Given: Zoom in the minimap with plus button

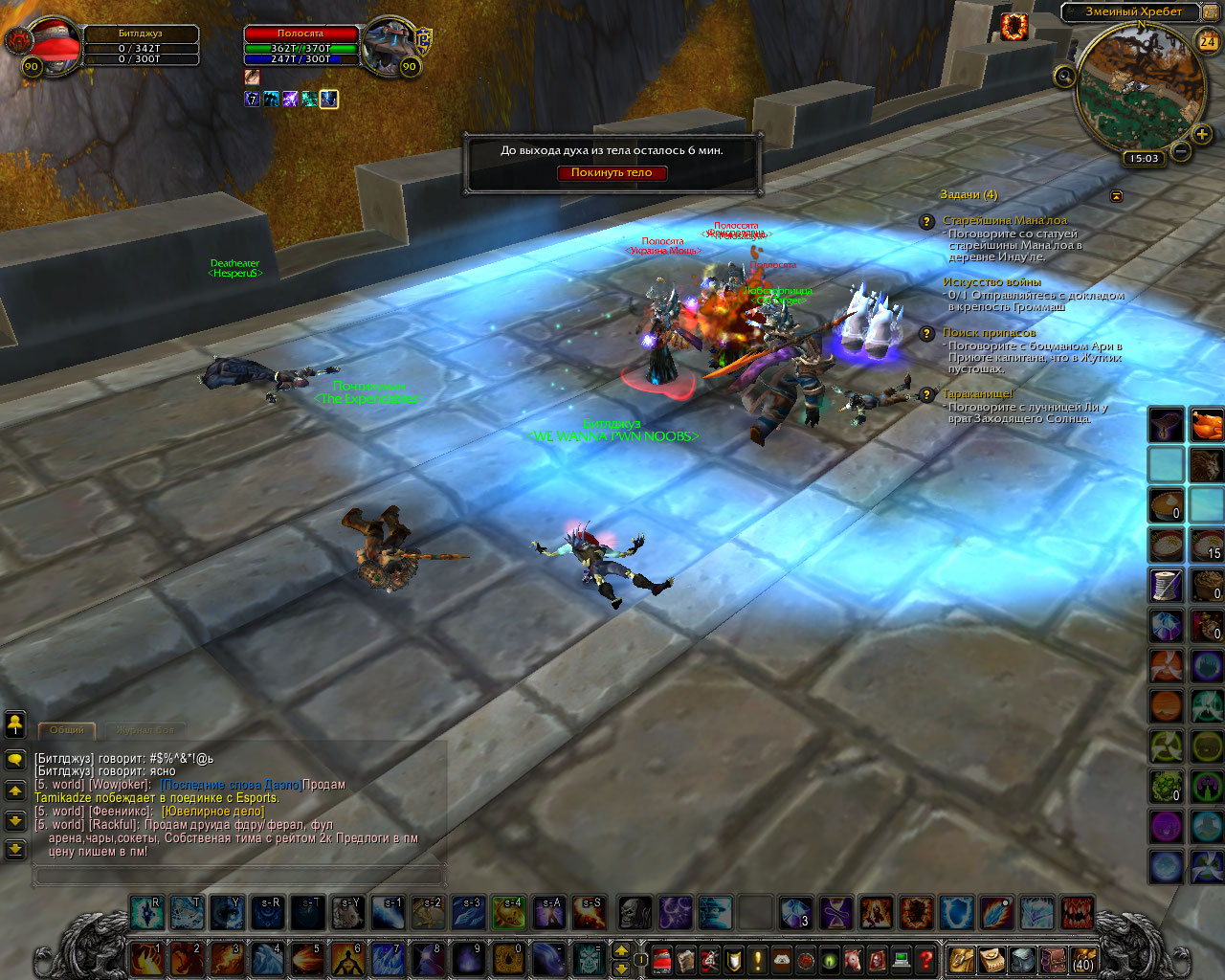Looking at the screenshot, I should pos(1202,135).
